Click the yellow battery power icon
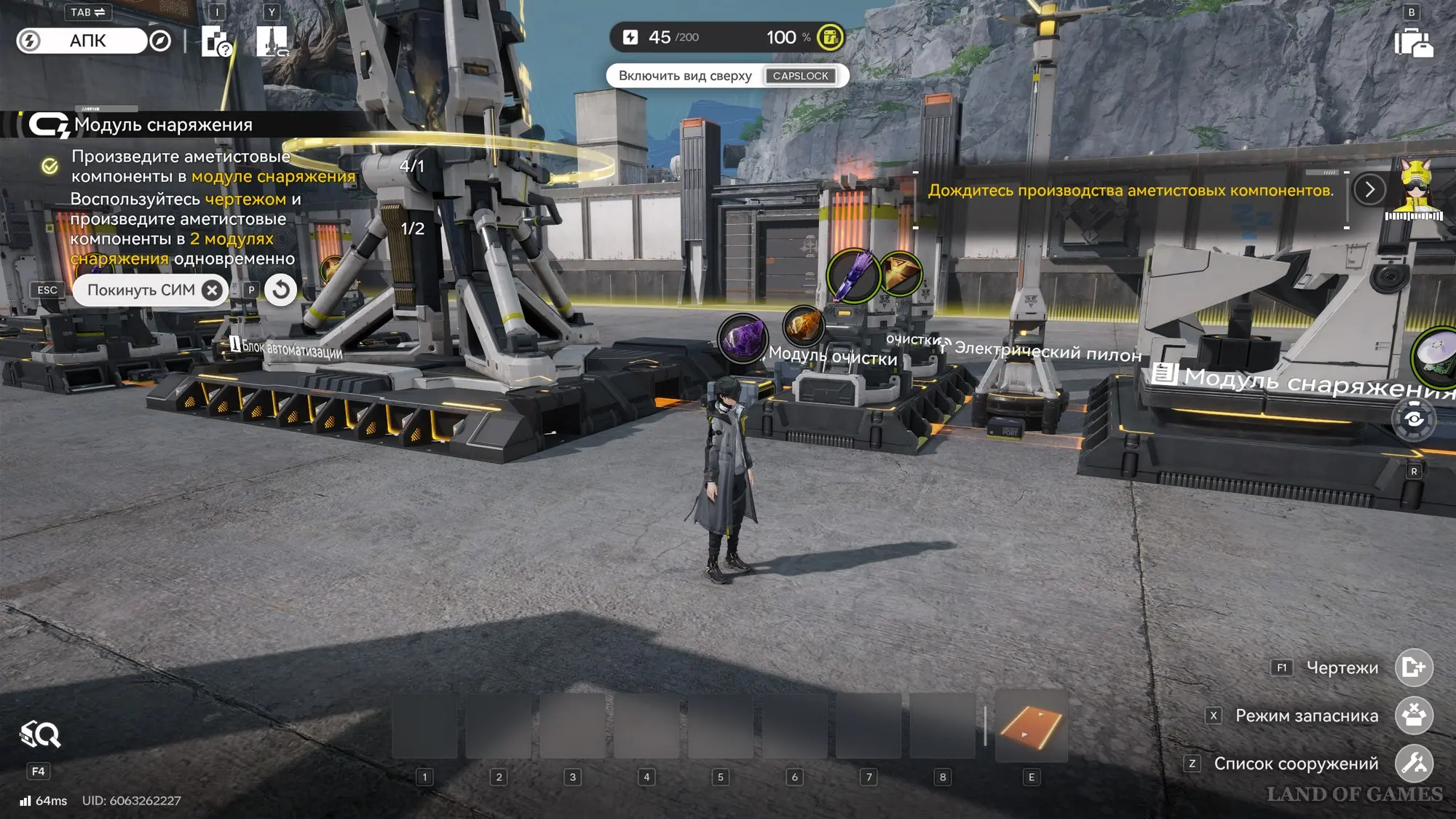This screenshot has width=1456, height=819. click(829, 37)
